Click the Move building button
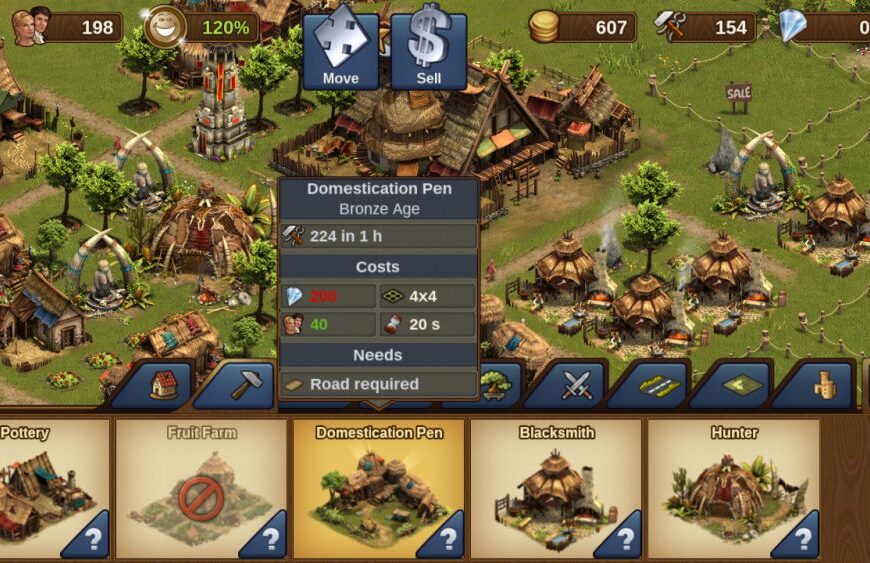The image size is (870, 563). (341, 49)
